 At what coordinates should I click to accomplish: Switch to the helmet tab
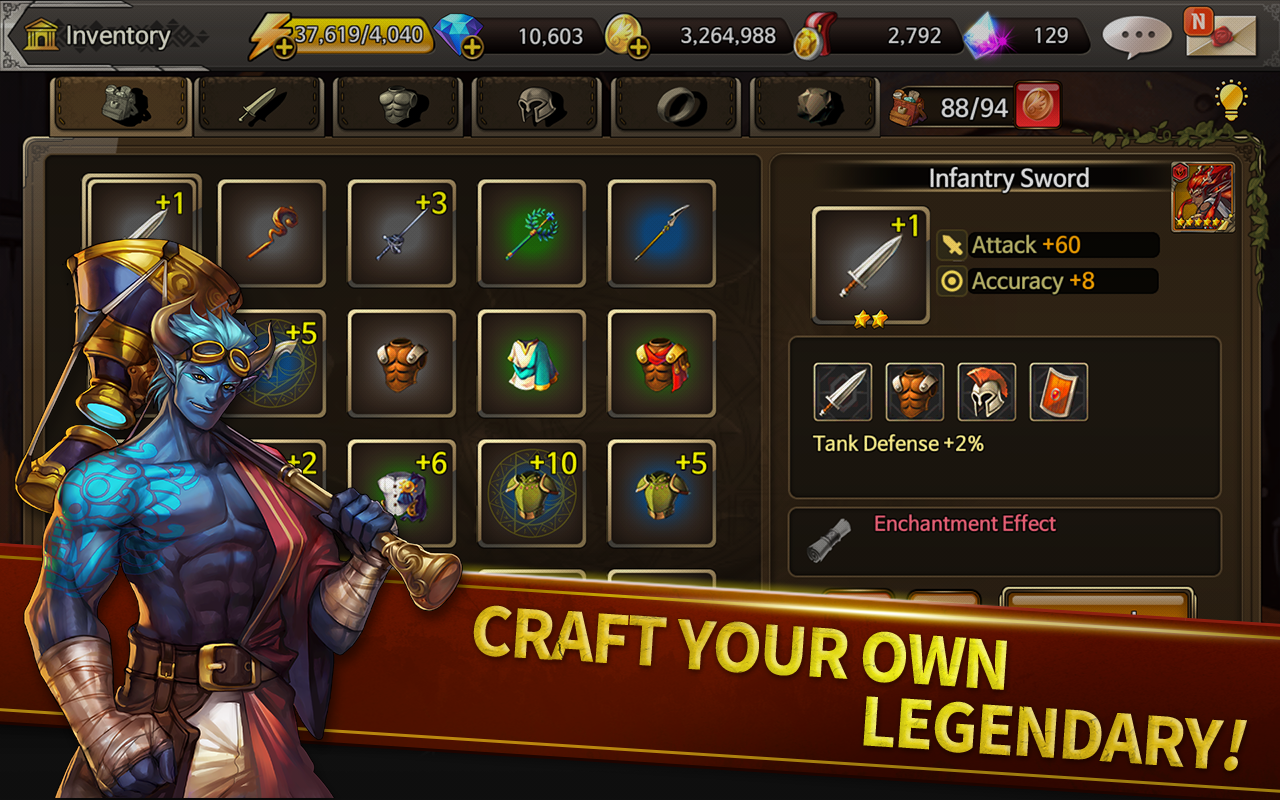[540, 105]
